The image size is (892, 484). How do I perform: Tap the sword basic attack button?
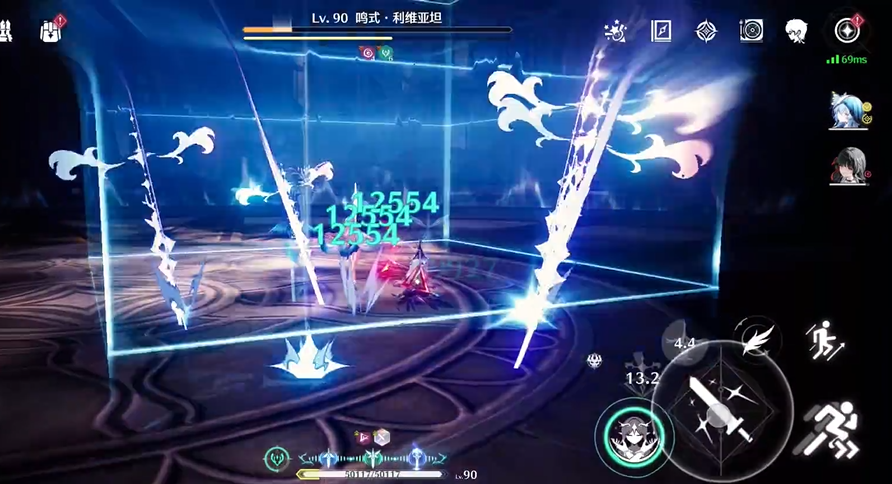pos(722,411)
